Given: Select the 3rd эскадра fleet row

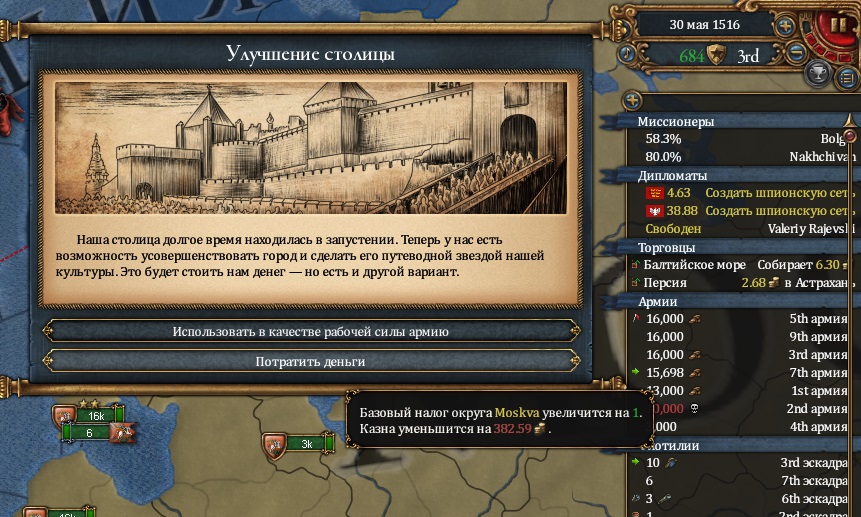Looking at the screenshot, I should (x=740, y=463).
